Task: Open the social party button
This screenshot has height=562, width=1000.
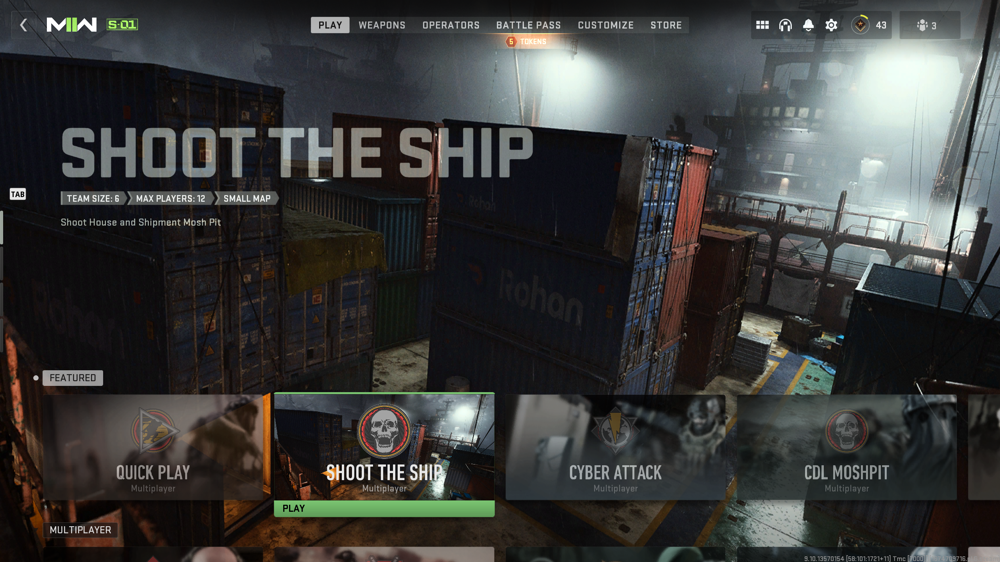Action: (x=929, y=25)
